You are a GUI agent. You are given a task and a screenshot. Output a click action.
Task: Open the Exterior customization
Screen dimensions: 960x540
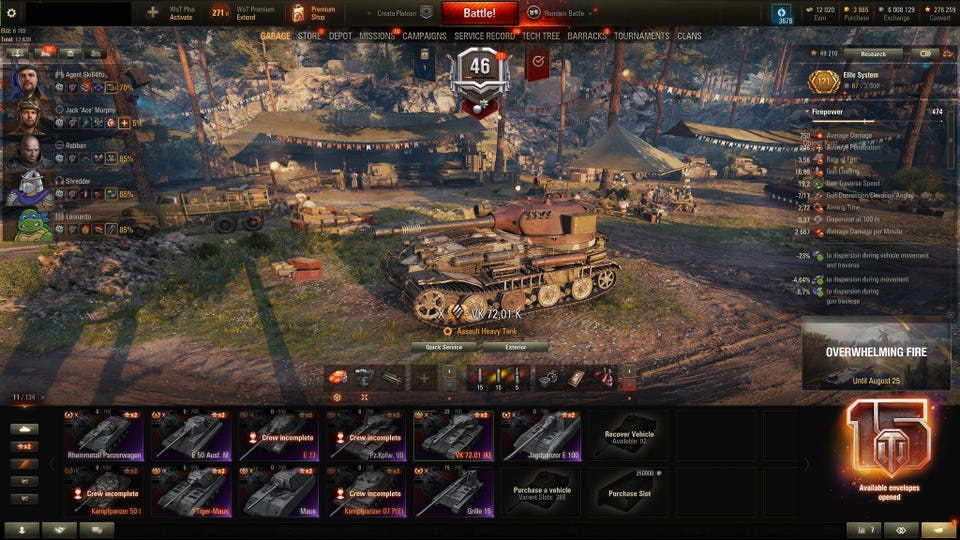pos(515,347)
